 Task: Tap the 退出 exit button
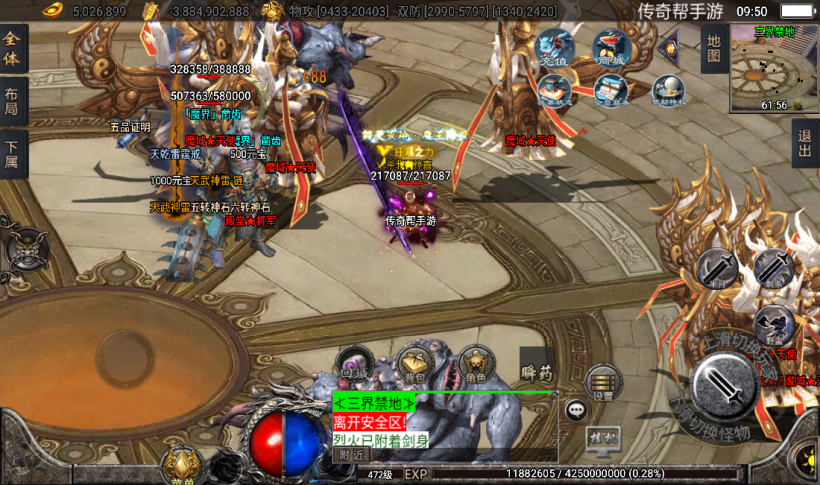click(805, 144)
